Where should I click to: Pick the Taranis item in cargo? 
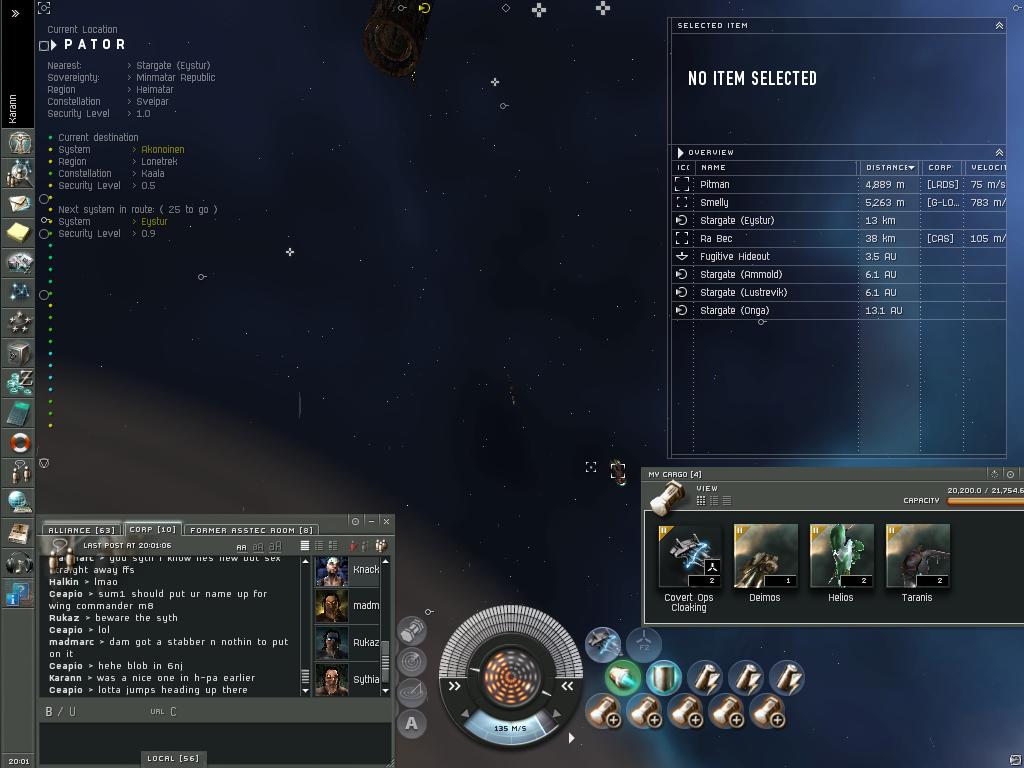click(x=917, y=556)
